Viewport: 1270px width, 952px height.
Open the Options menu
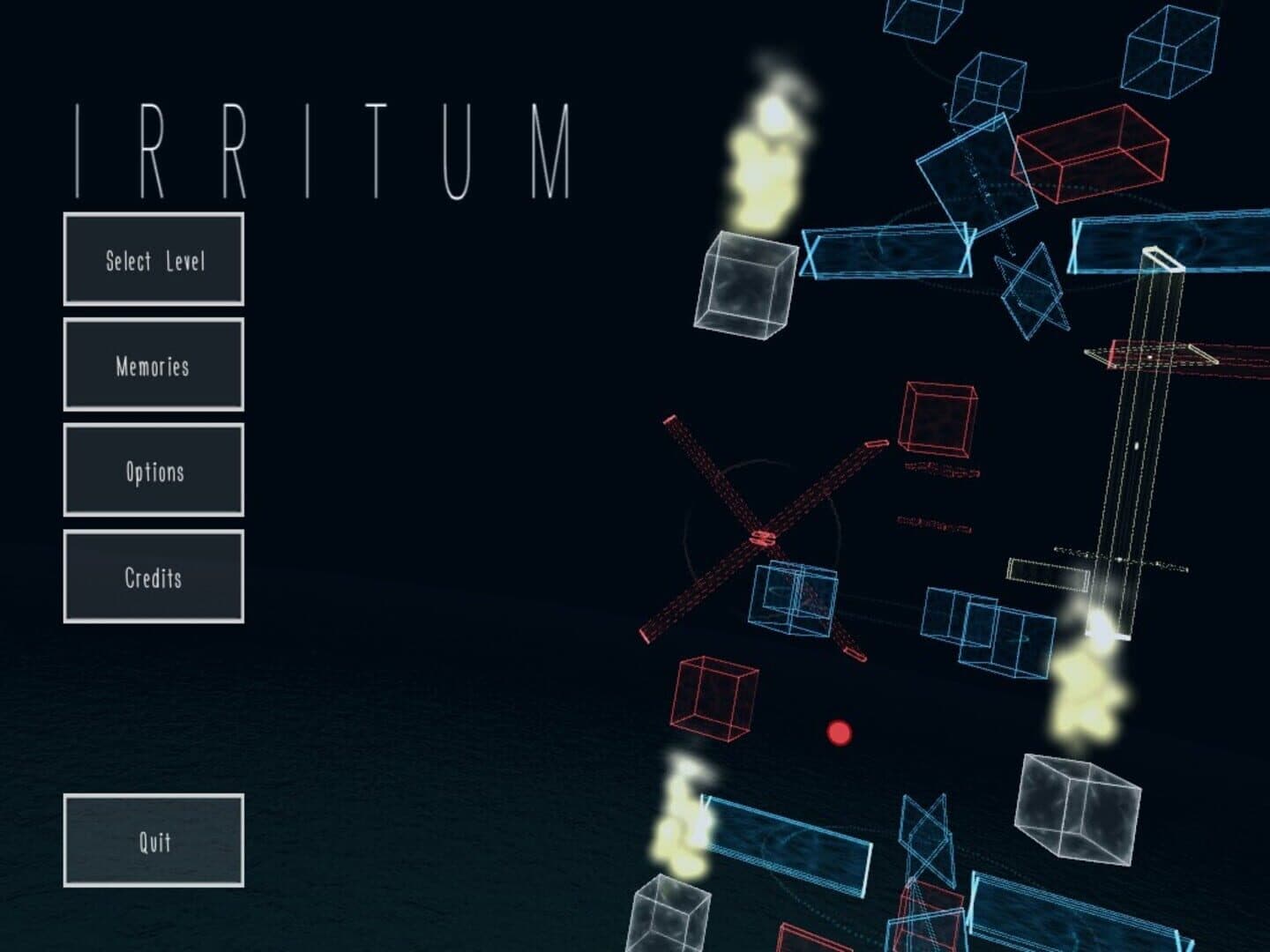(153, 472)
